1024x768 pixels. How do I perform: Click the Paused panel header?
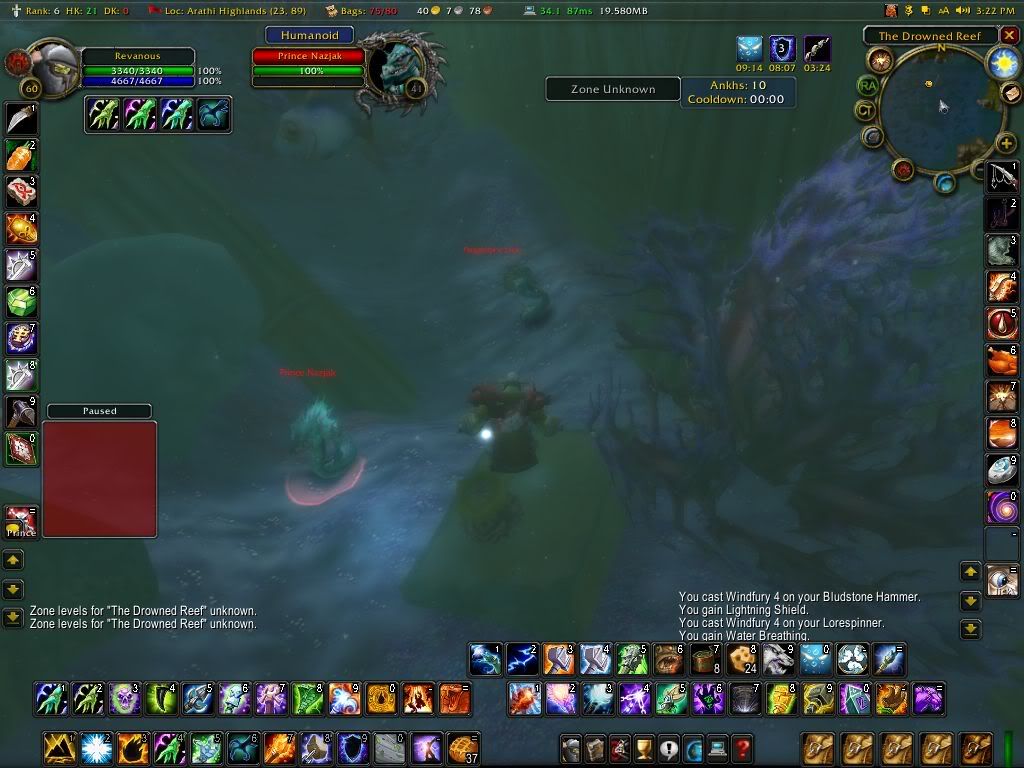coord(99,411)
